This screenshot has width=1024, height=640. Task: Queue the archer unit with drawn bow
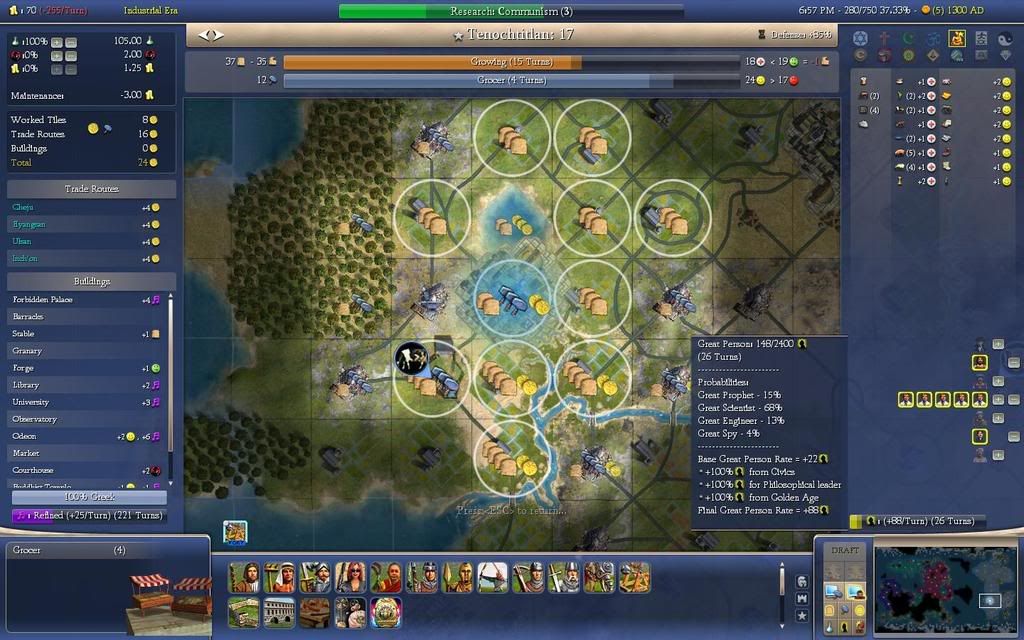pyautogui.click(x=491, y=577)
